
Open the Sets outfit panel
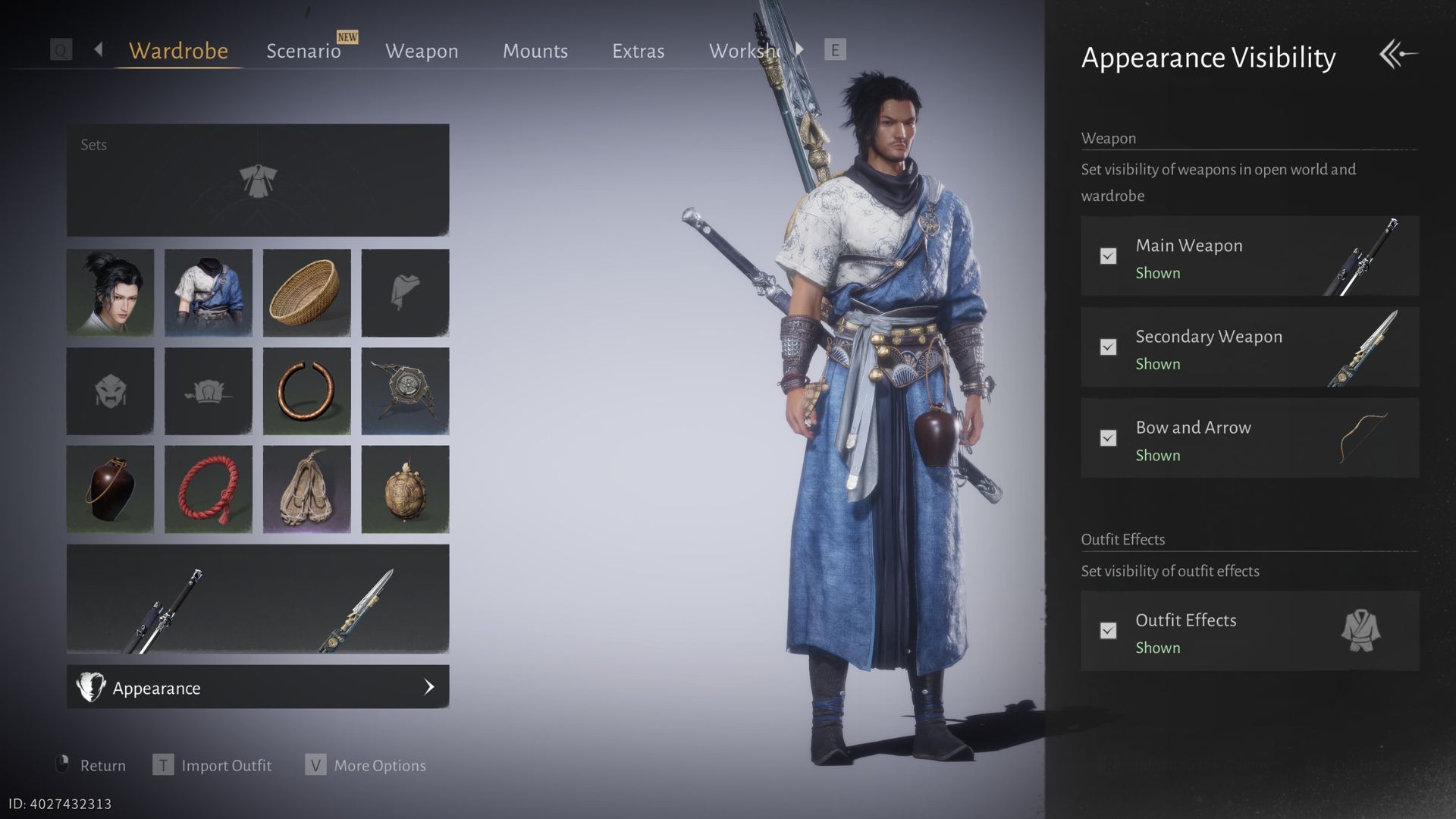coord(258,180)
